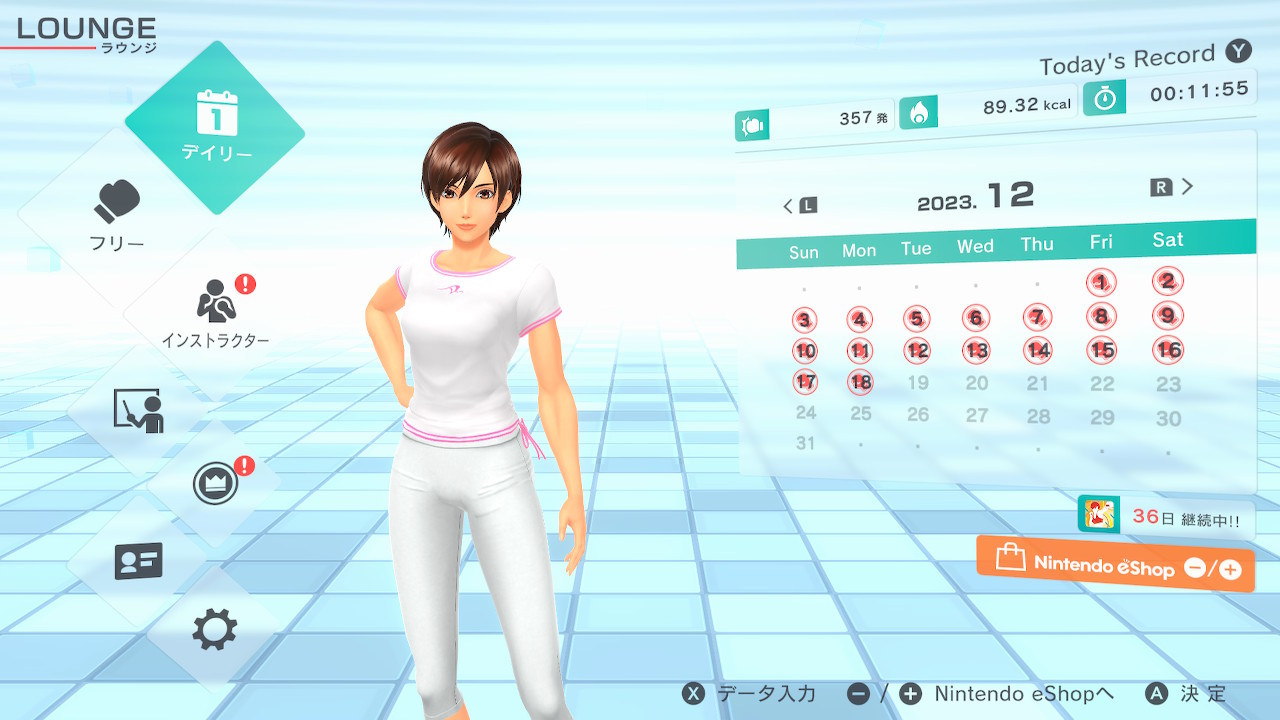This screenshot has height=720, width=1280.
Task: Open the whiteboard tutorial lesson icon
Action: [138, 410]
